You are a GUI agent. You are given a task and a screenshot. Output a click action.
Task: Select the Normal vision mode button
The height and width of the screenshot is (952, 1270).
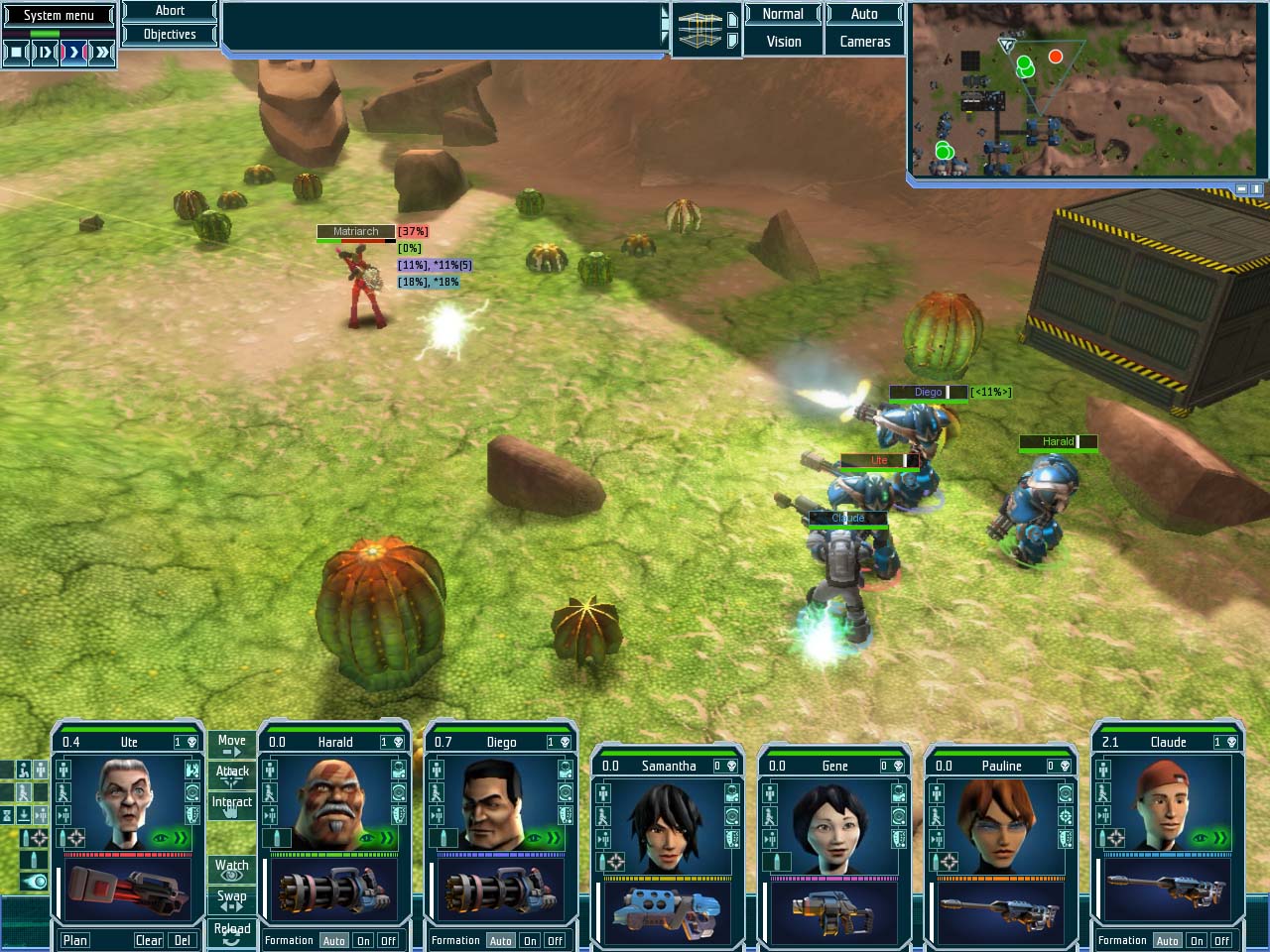point(783,14)
